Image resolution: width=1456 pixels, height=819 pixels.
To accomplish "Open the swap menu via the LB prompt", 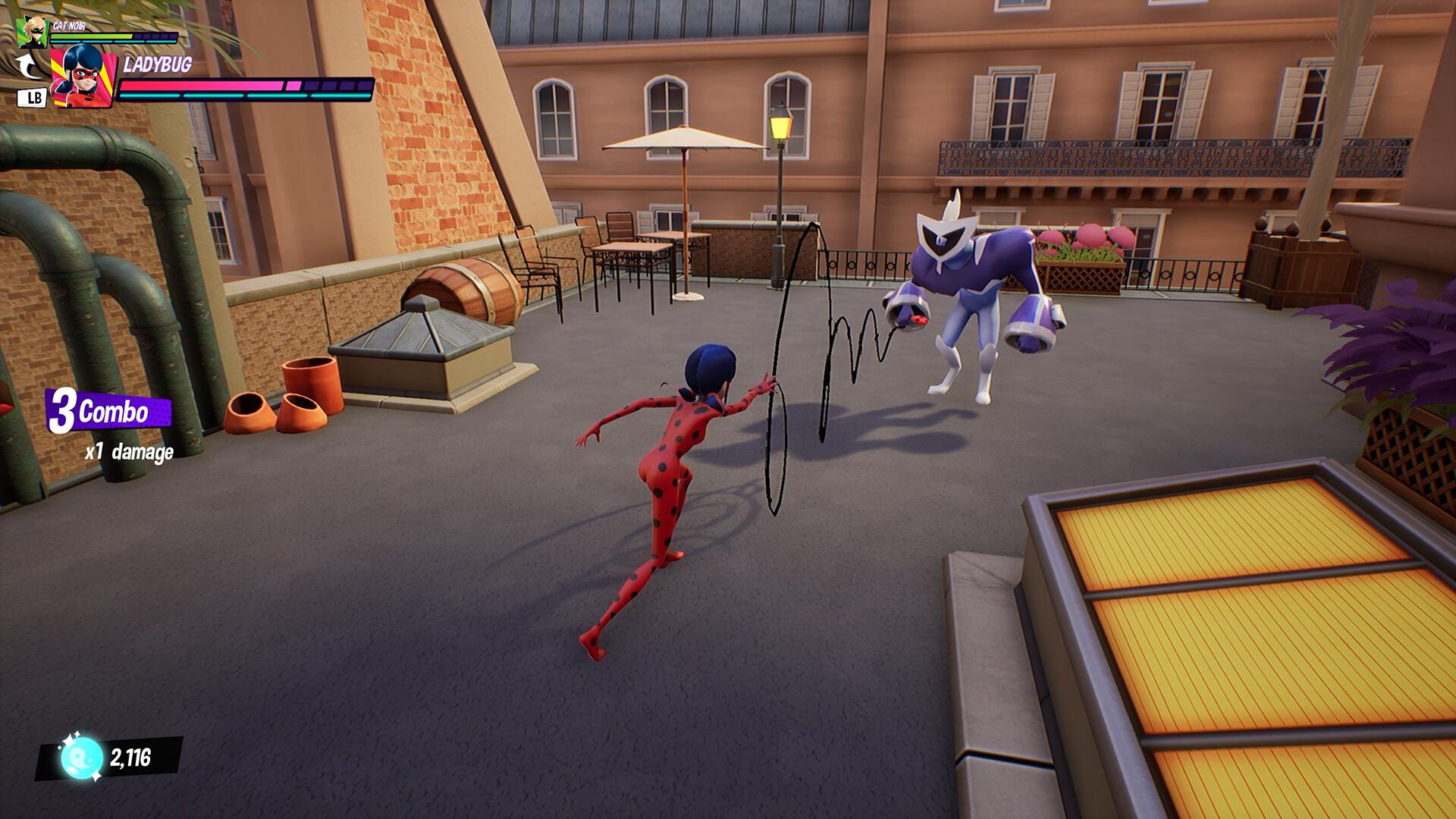I will click(x=31, y=96).
